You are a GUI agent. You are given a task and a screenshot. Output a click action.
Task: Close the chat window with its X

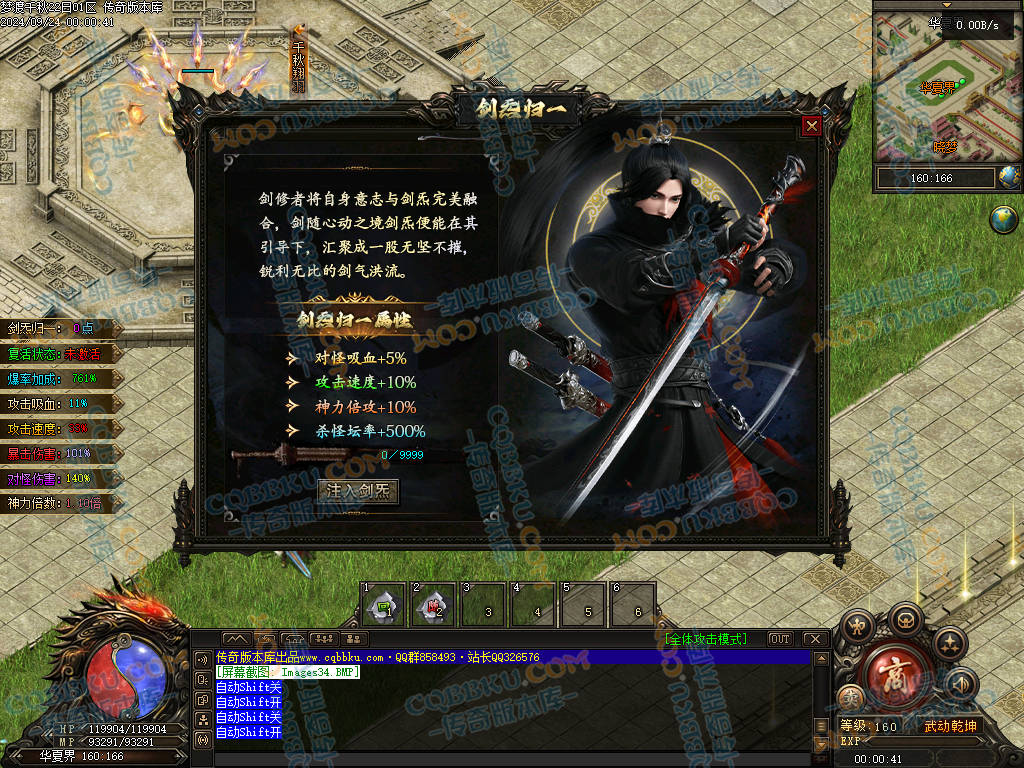point(815,639)
